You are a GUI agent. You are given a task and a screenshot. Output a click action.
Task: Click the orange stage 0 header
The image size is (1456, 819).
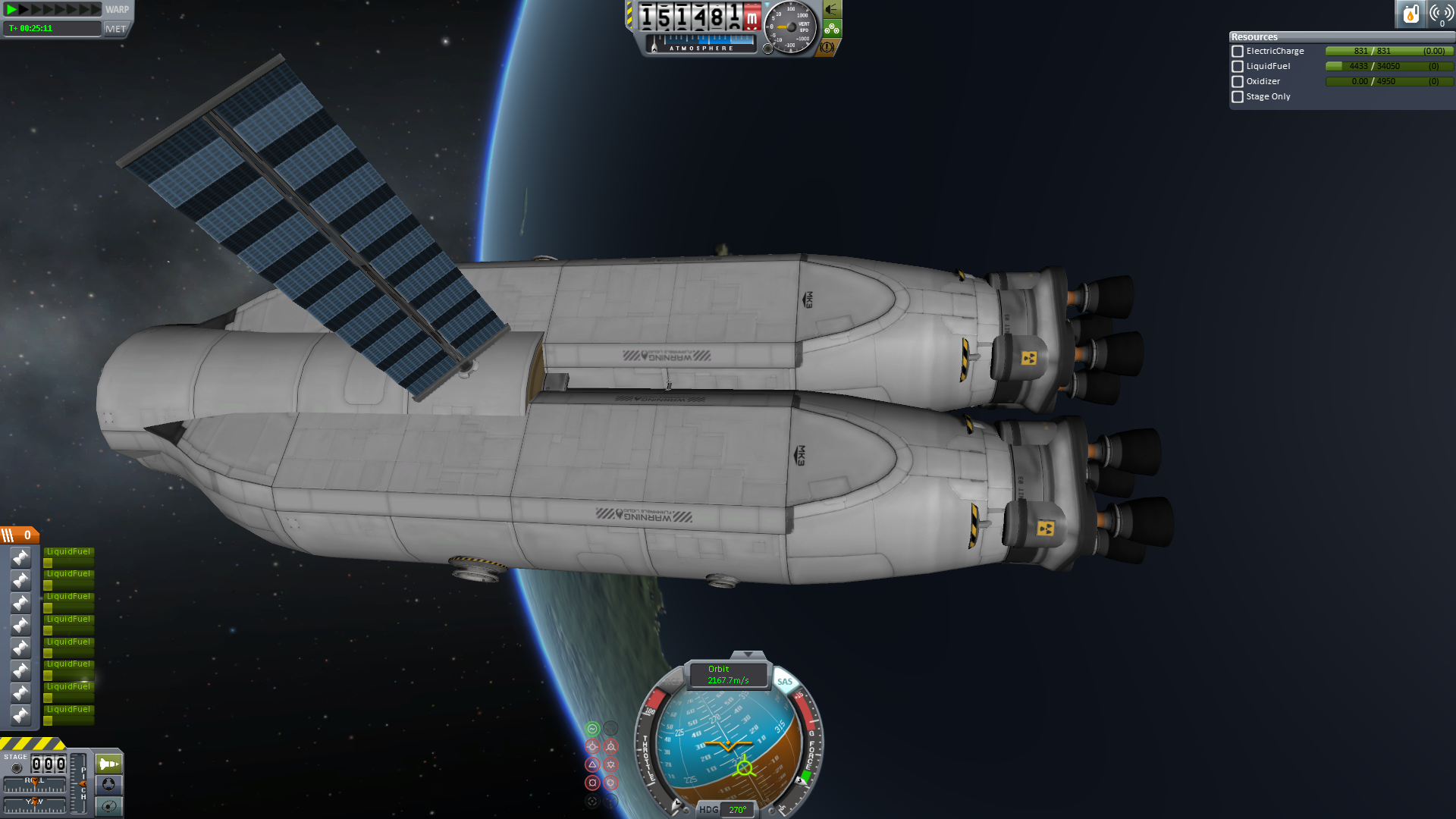(x=20, y=535)
